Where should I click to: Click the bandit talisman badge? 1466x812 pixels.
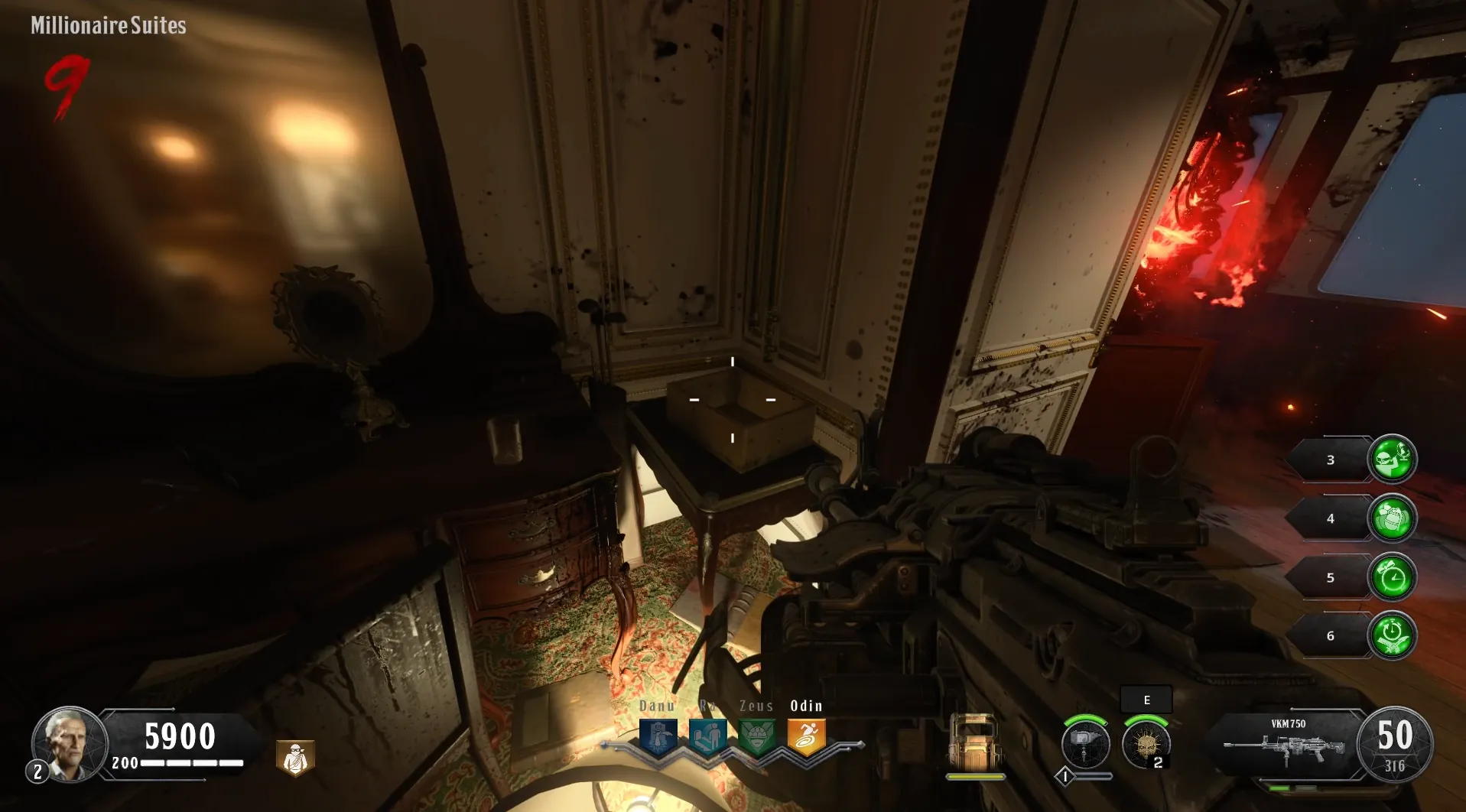point(295,758)
